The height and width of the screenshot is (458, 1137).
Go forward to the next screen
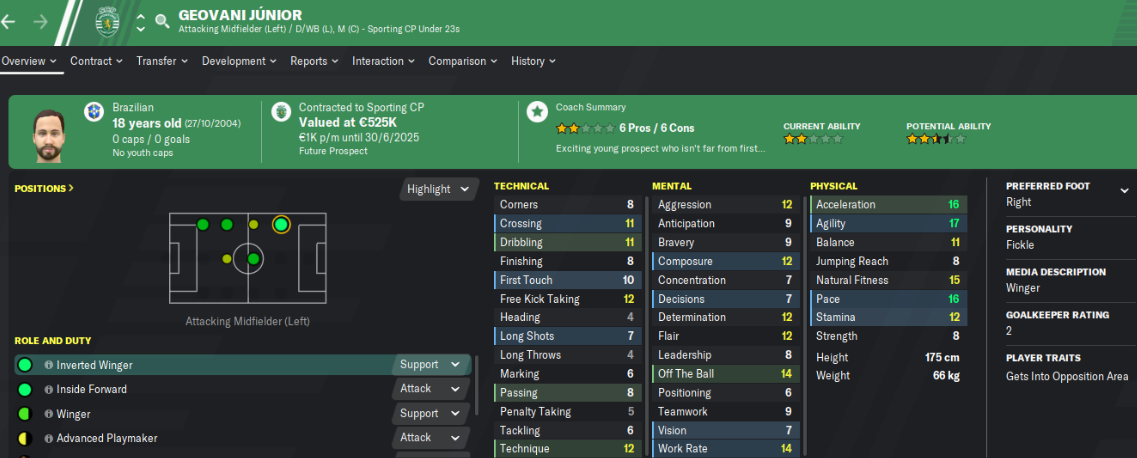tap(41, 21)
